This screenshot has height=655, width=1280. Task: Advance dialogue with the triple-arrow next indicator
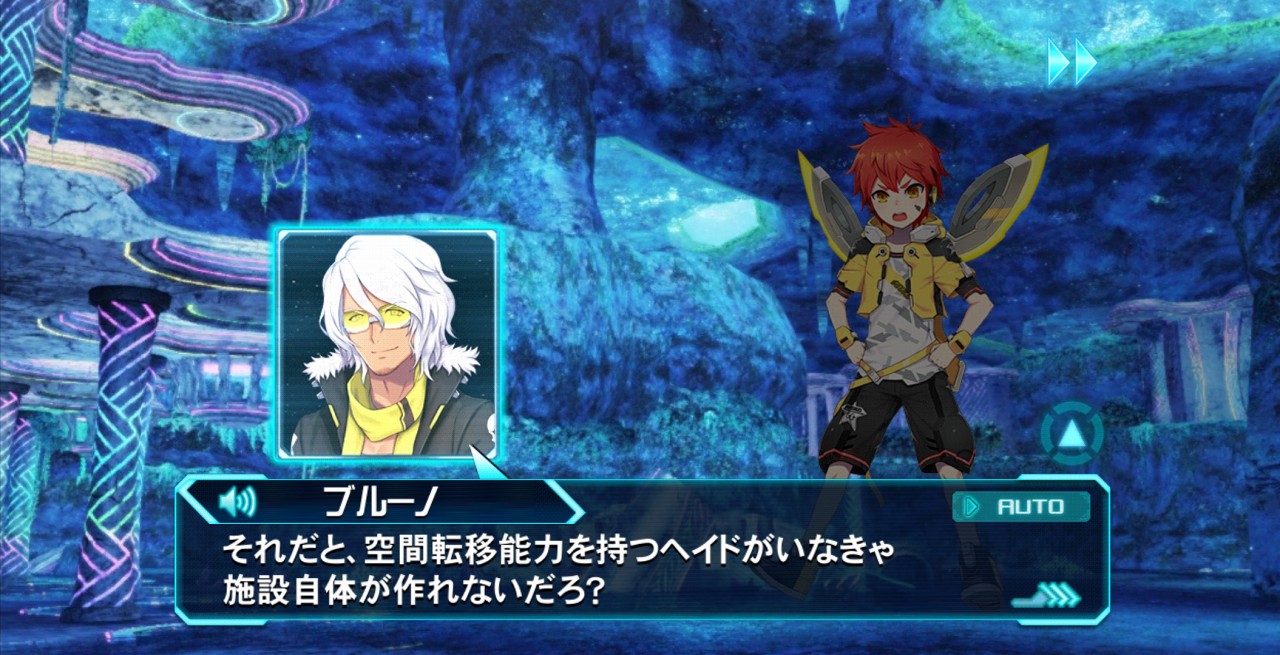click(1049, 595)
